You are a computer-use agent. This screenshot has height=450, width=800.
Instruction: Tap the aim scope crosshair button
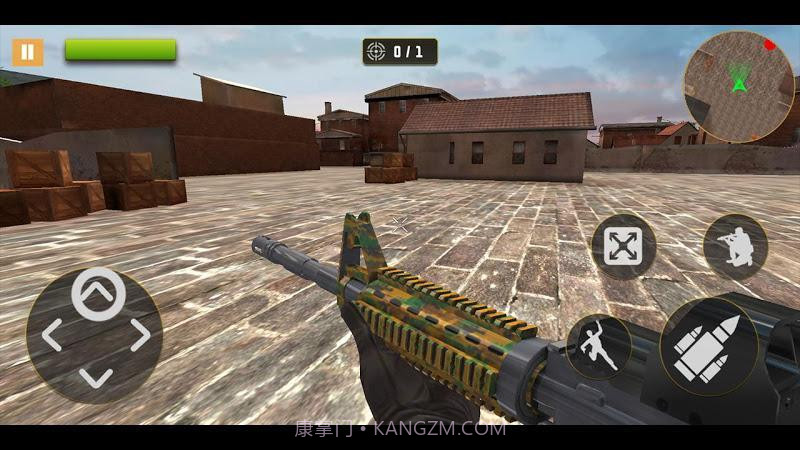623,246
